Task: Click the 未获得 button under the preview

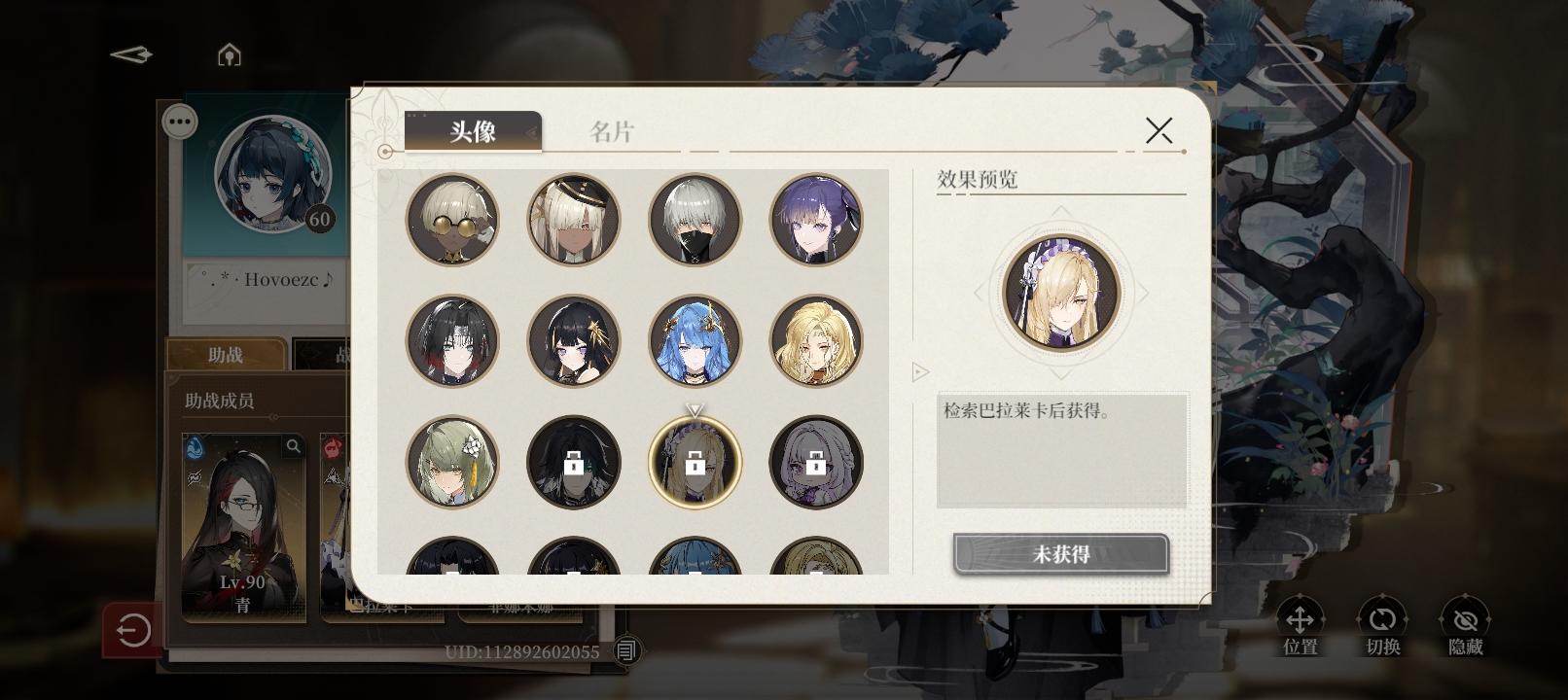Action: tap(1059, 552)
